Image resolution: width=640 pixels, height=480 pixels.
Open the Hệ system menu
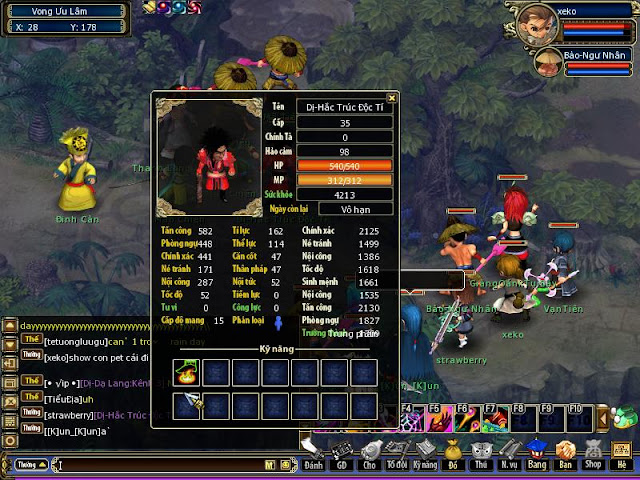(x=623, y=453)
